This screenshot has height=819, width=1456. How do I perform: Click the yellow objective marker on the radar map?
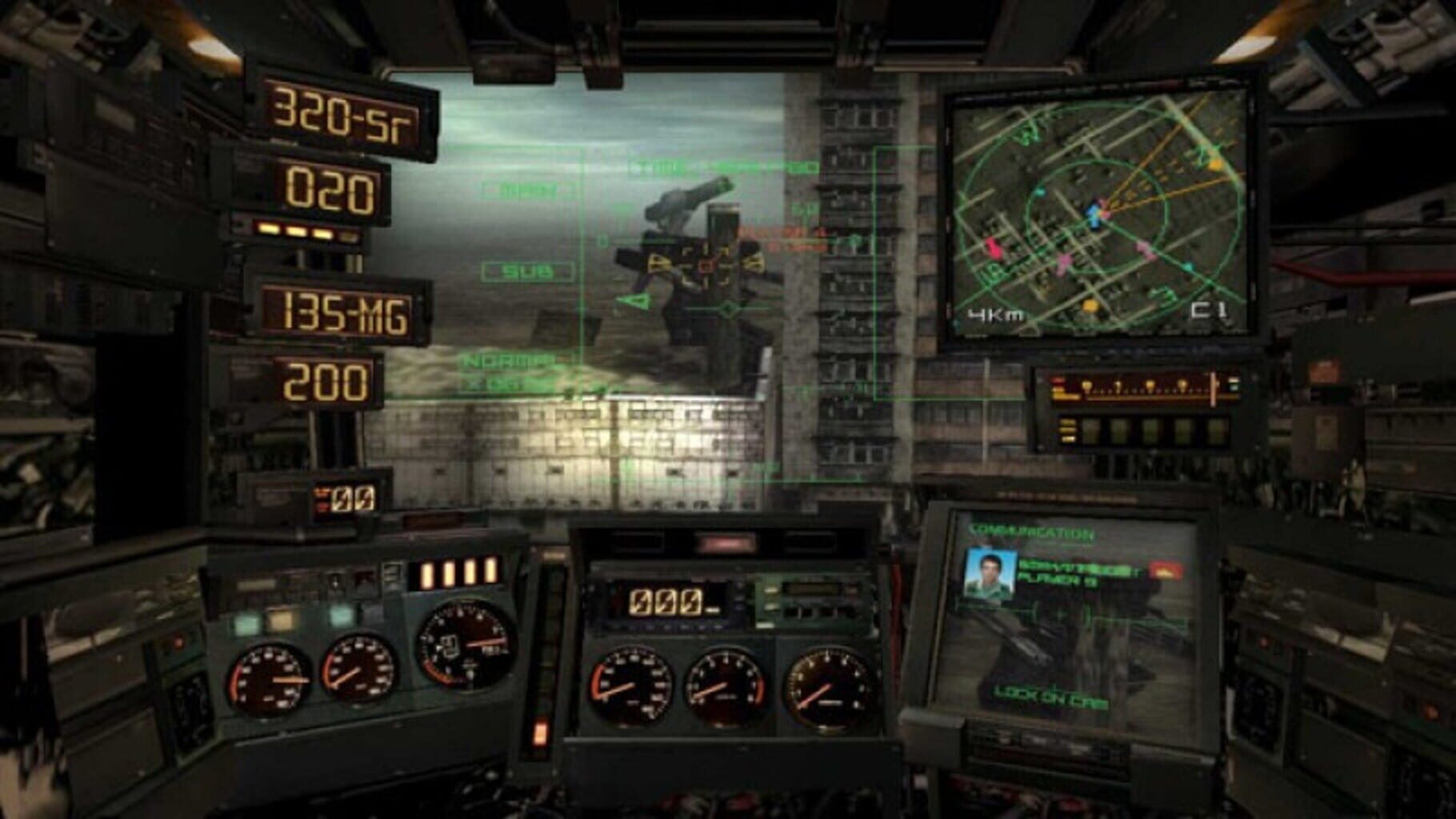point(1091,307)
